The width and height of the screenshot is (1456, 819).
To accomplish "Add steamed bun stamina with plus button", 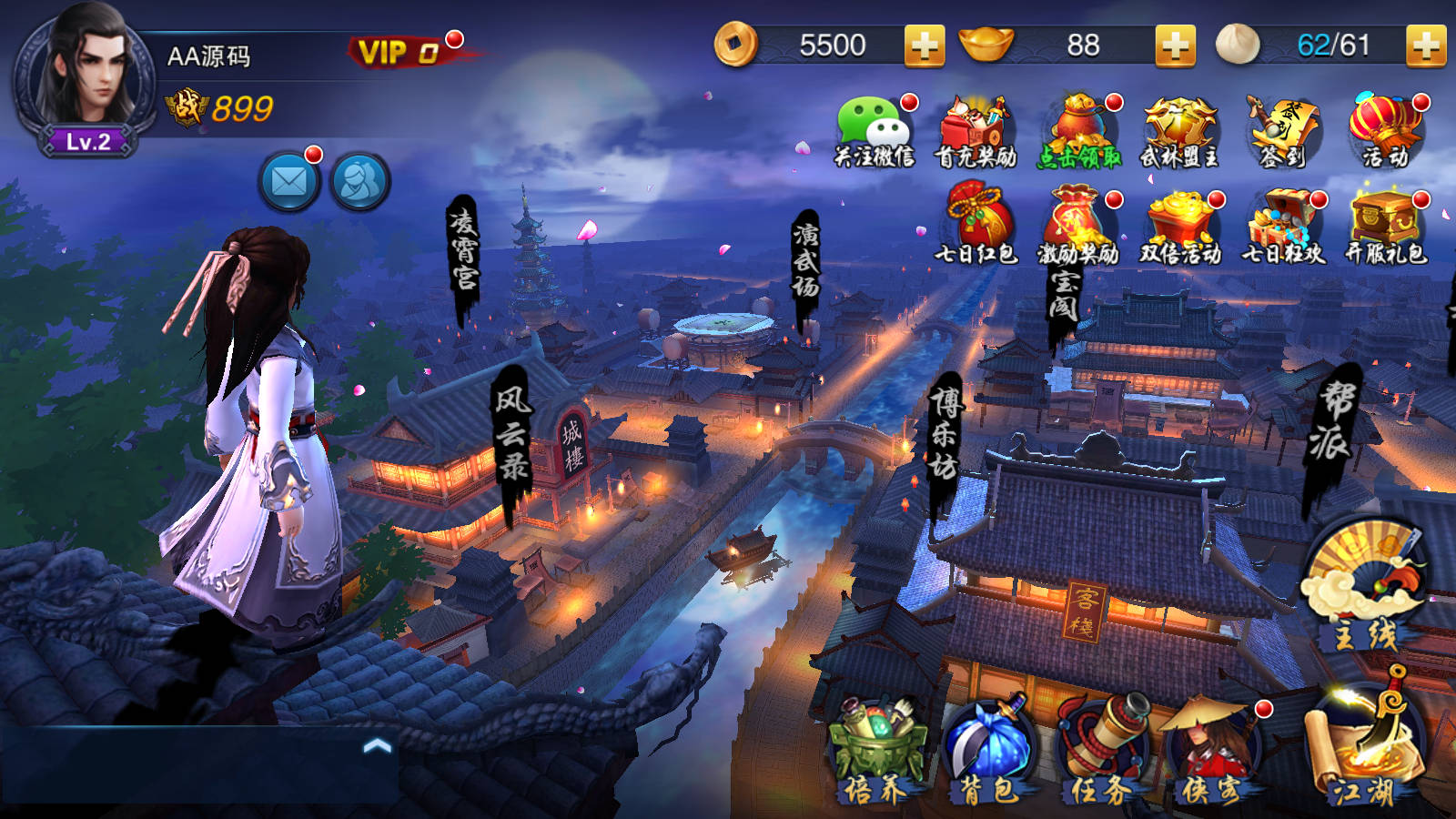I will pos(1425,45).
